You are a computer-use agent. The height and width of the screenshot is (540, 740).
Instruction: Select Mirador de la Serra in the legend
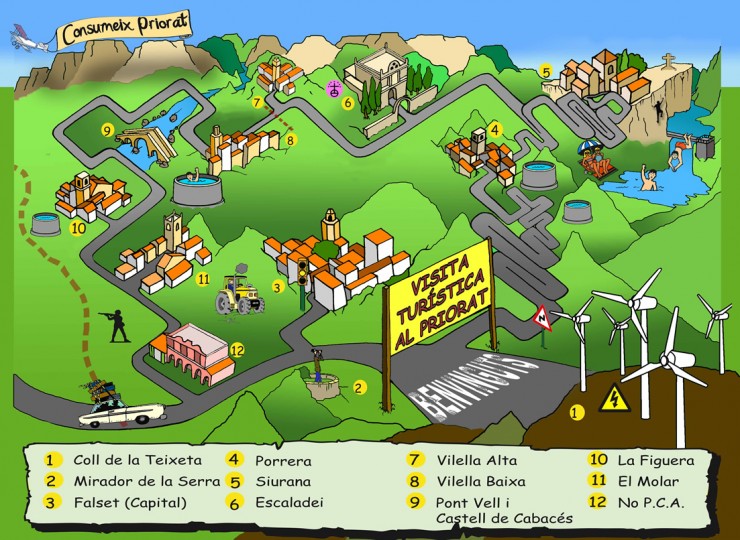tap(137, 482)
